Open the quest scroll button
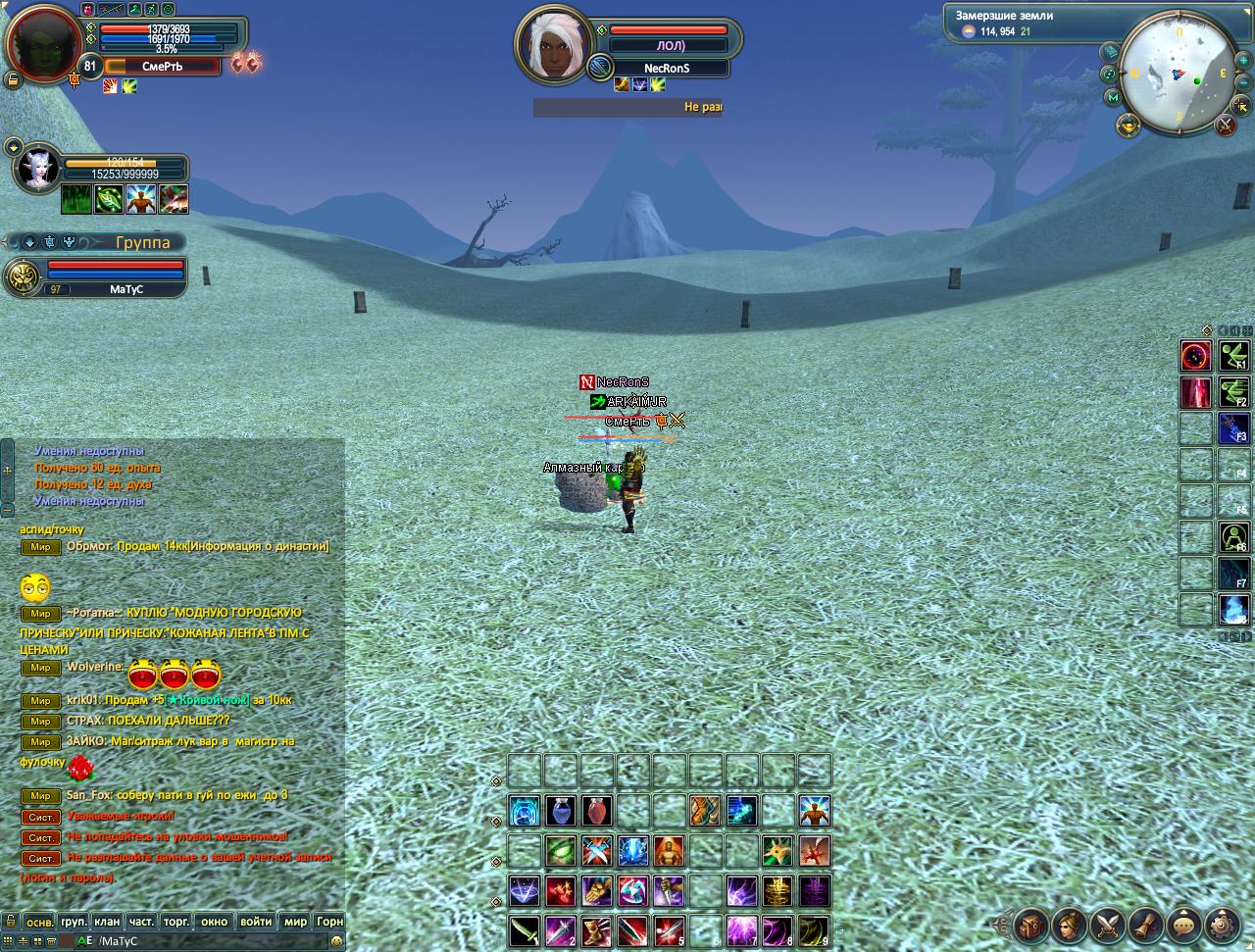The width and height of the screenshot is (1255, 952). (x=1145, y=925)
